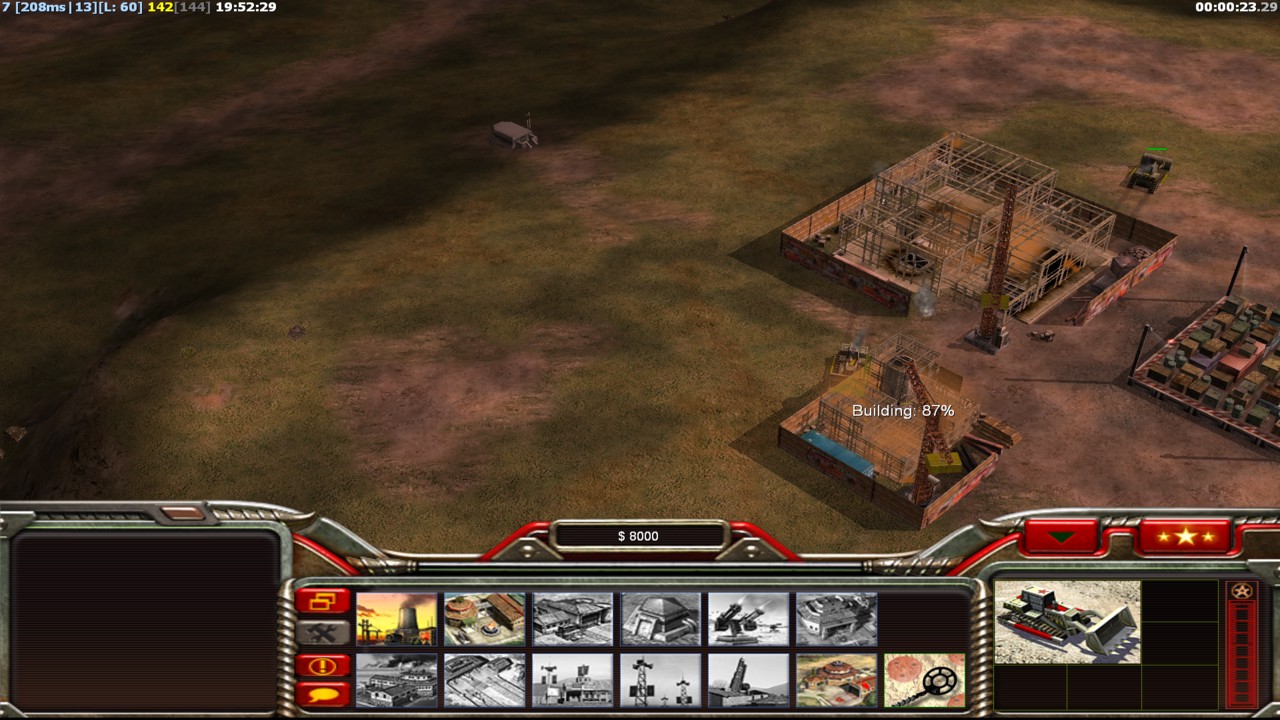The image size is (1280, 720).
Task: Select the Bunker build icon
Action: [x=660, y=619]
